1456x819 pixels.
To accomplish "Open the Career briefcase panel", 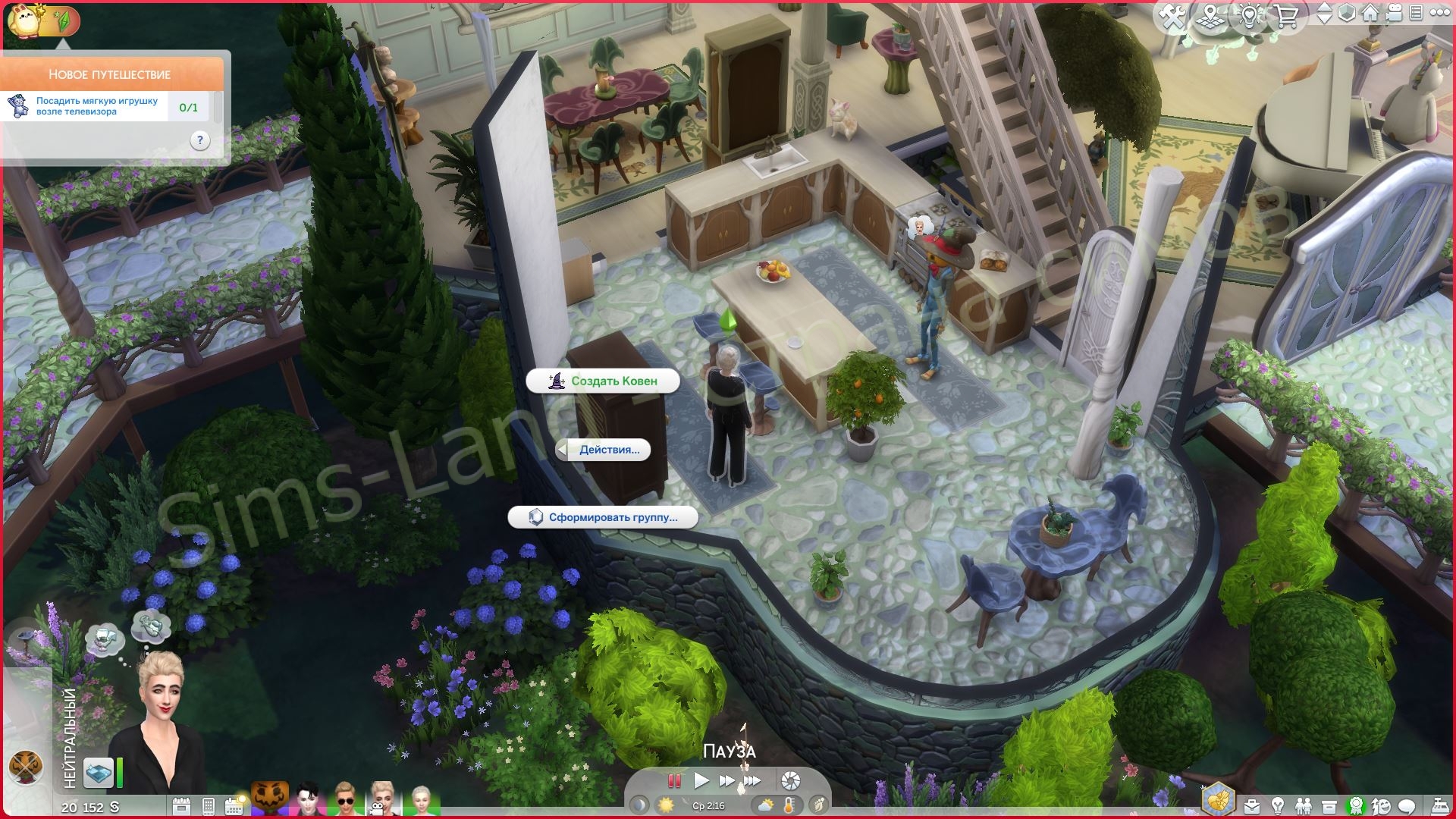I will point(1252,805).
